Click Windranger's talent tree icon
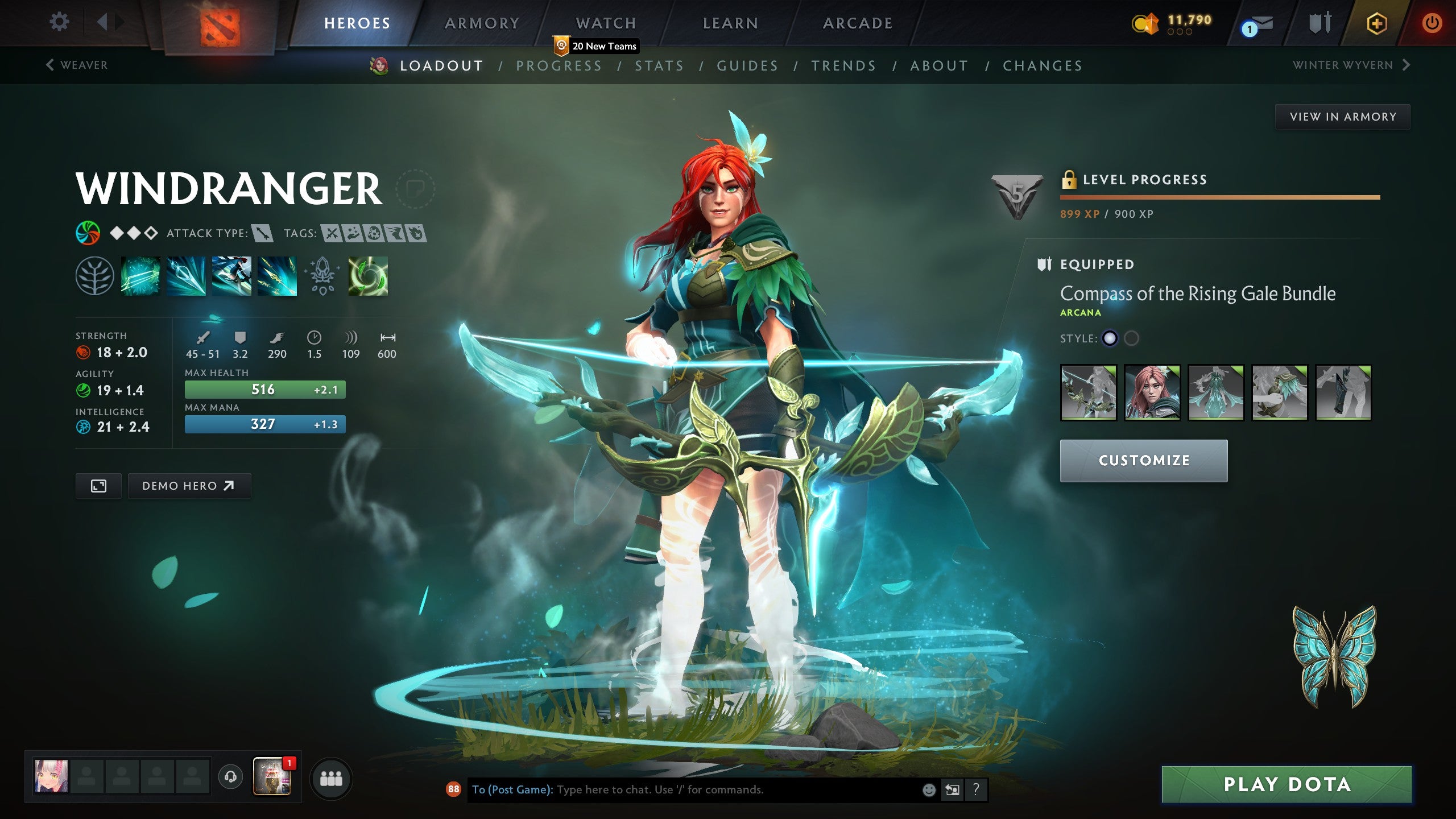The height and width of the screenshot is (819, 1456). click(96, 277)
